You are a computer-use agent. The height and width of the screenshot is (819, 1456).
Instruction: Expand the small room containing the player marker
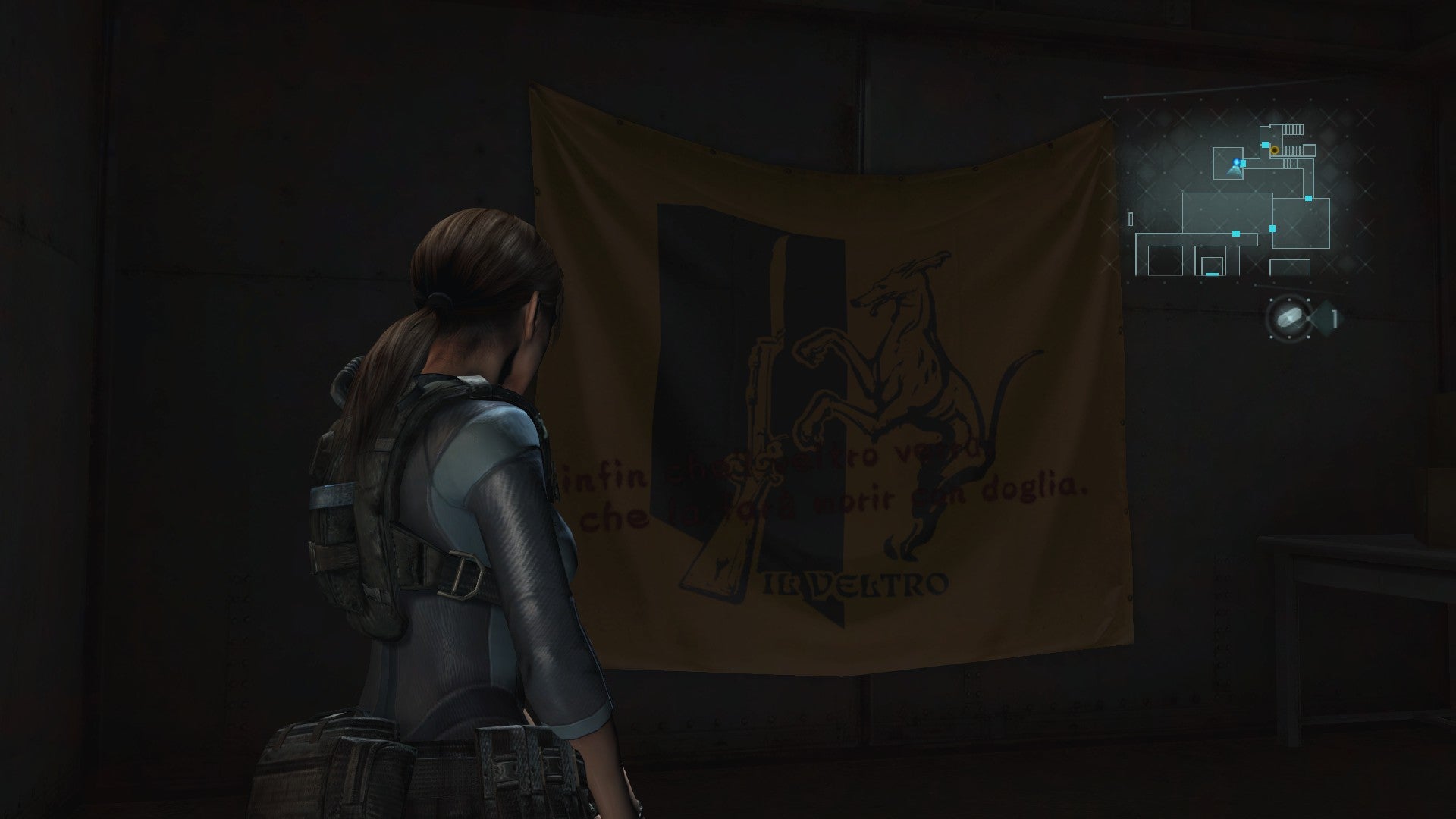[x=1228, y=162]
